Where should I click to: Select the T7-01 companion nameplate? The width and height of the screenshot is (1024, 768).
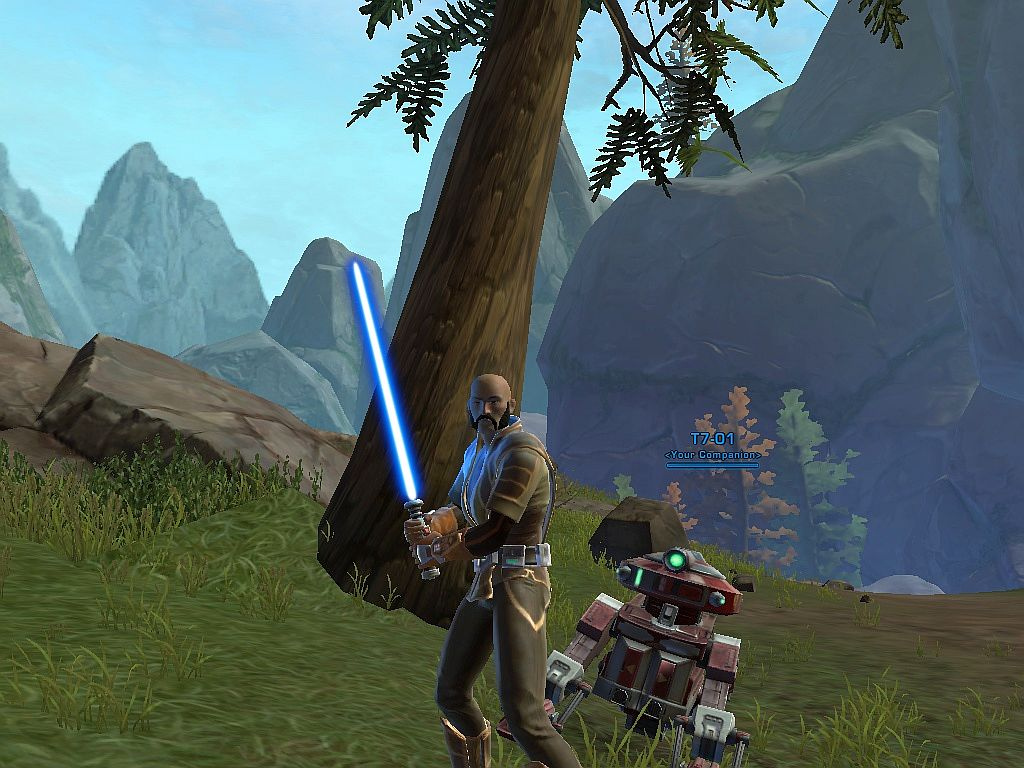point(712,440)
